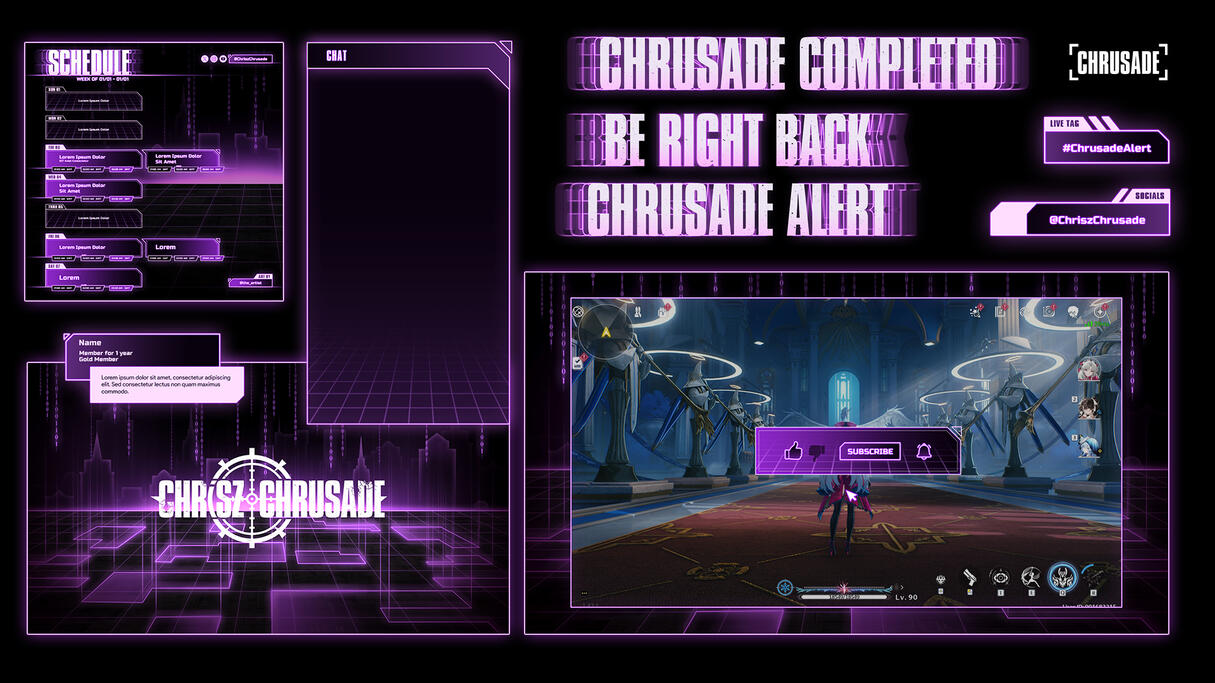Viewport: 1215px width, 683px height.
Task: Hit the thumbs-up like icon
Action: click(x=794, y=451)
